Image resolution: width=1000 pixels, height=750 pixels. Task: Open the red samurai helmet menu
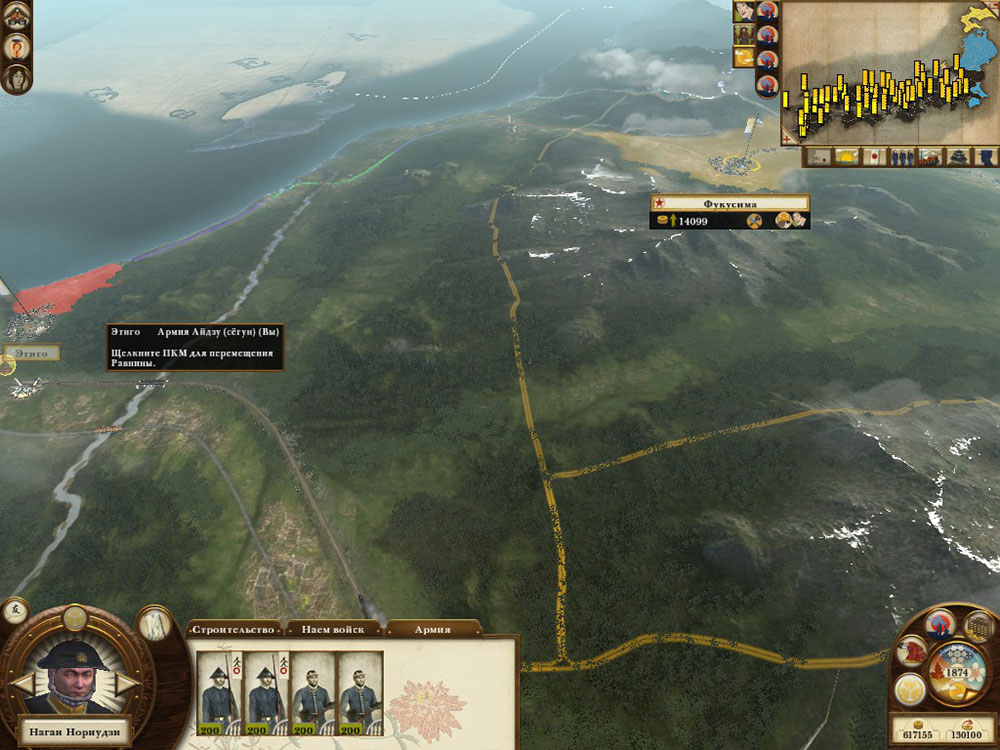point(913,651)
